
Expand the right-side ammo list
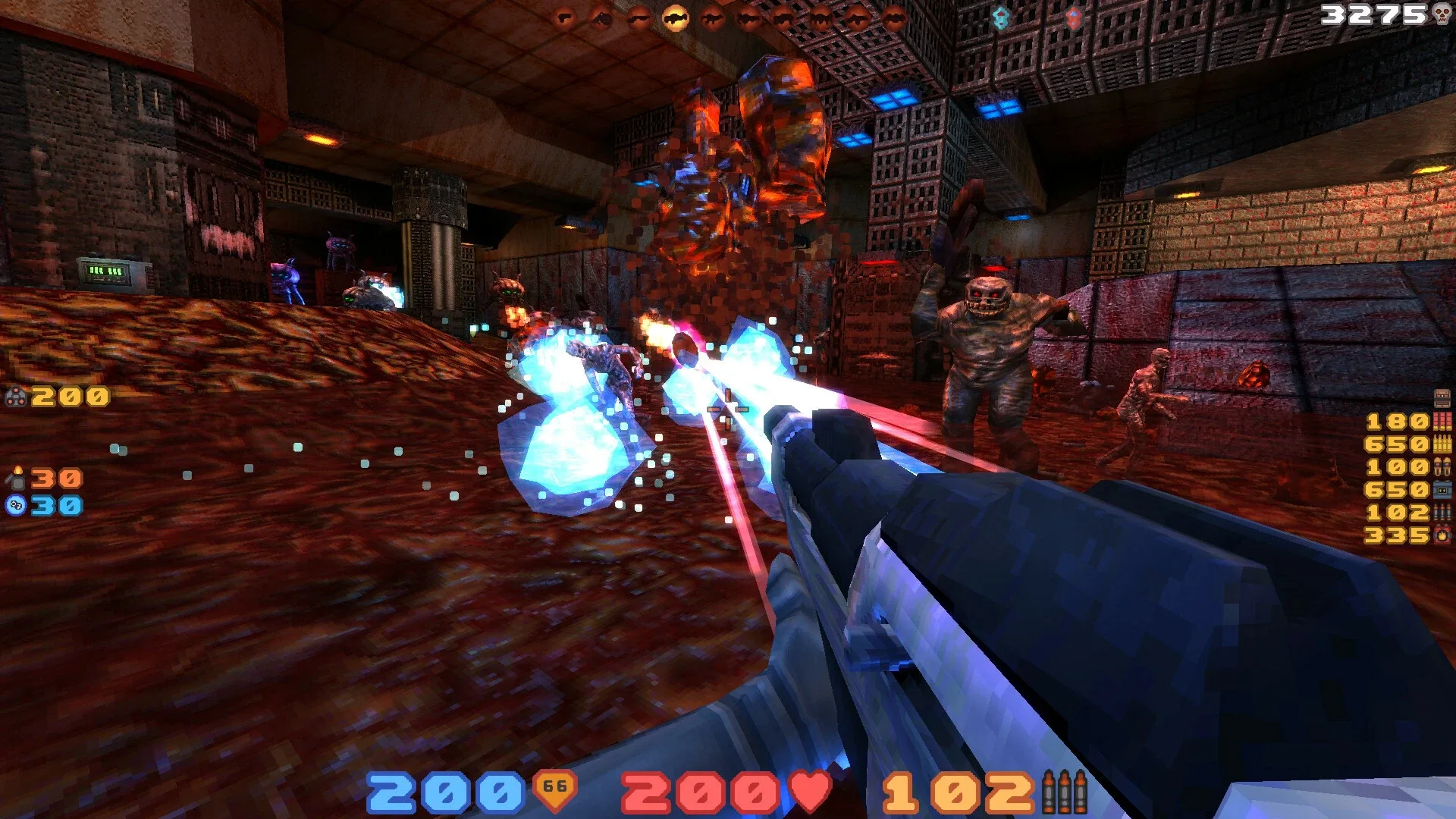[1418, 468]
